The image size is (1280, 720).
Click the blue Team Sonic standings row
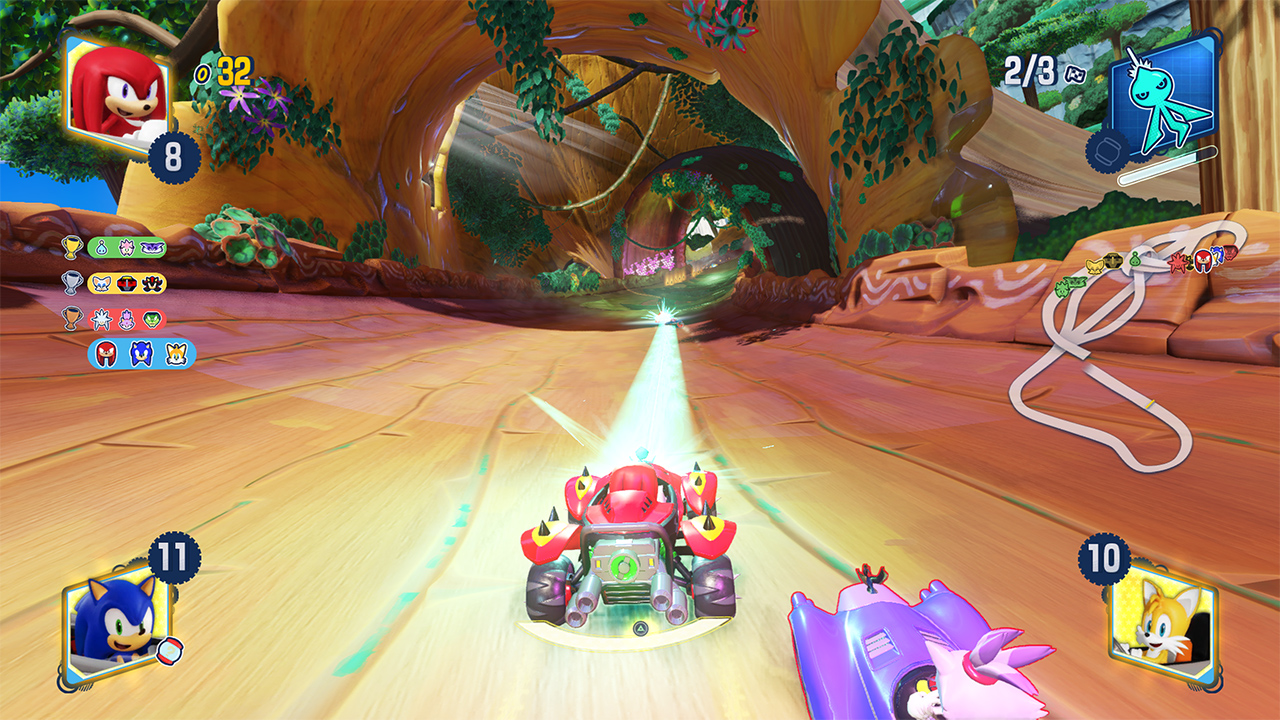141,353
